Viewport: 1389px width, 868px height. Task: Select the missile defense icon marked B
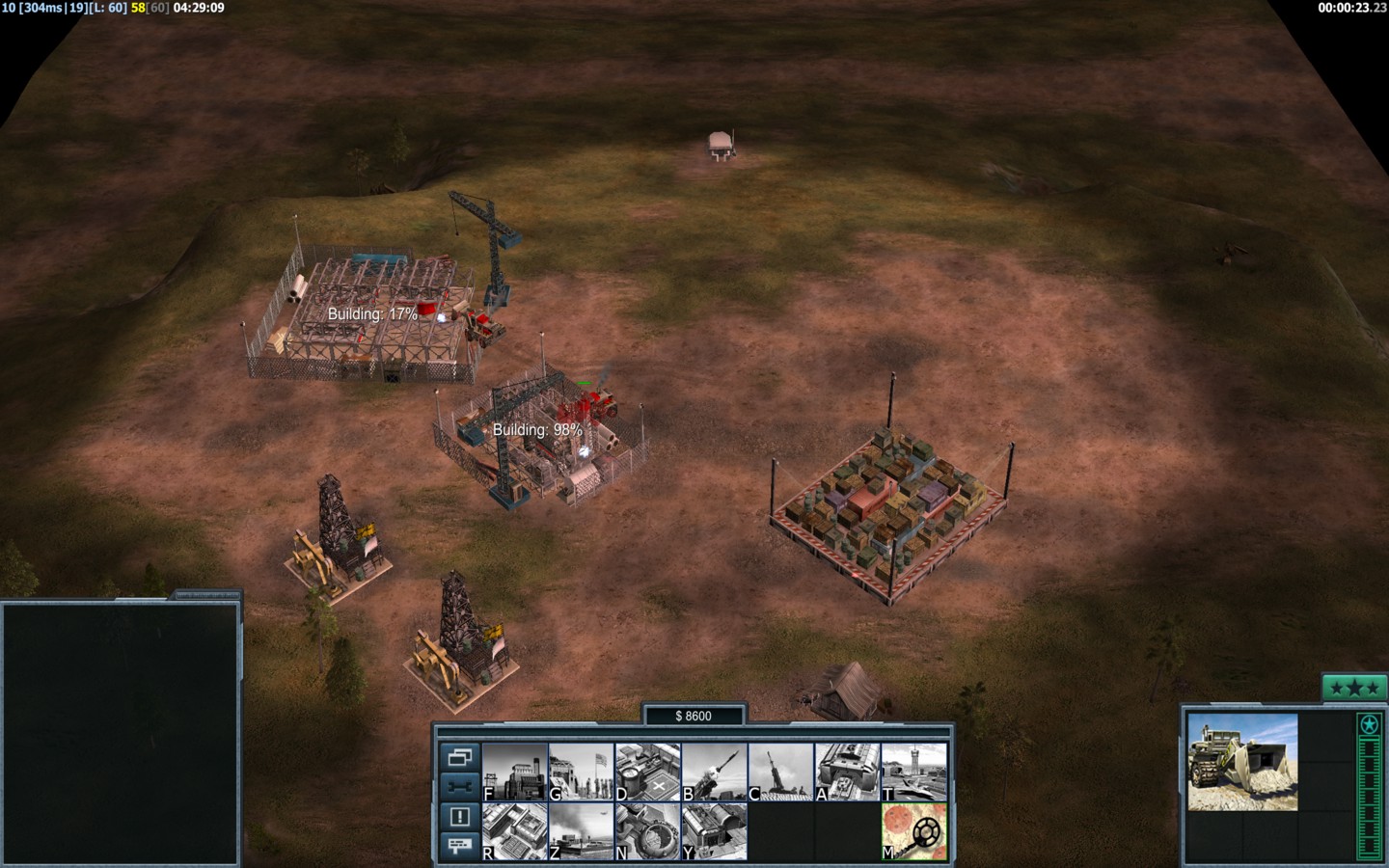715,772
